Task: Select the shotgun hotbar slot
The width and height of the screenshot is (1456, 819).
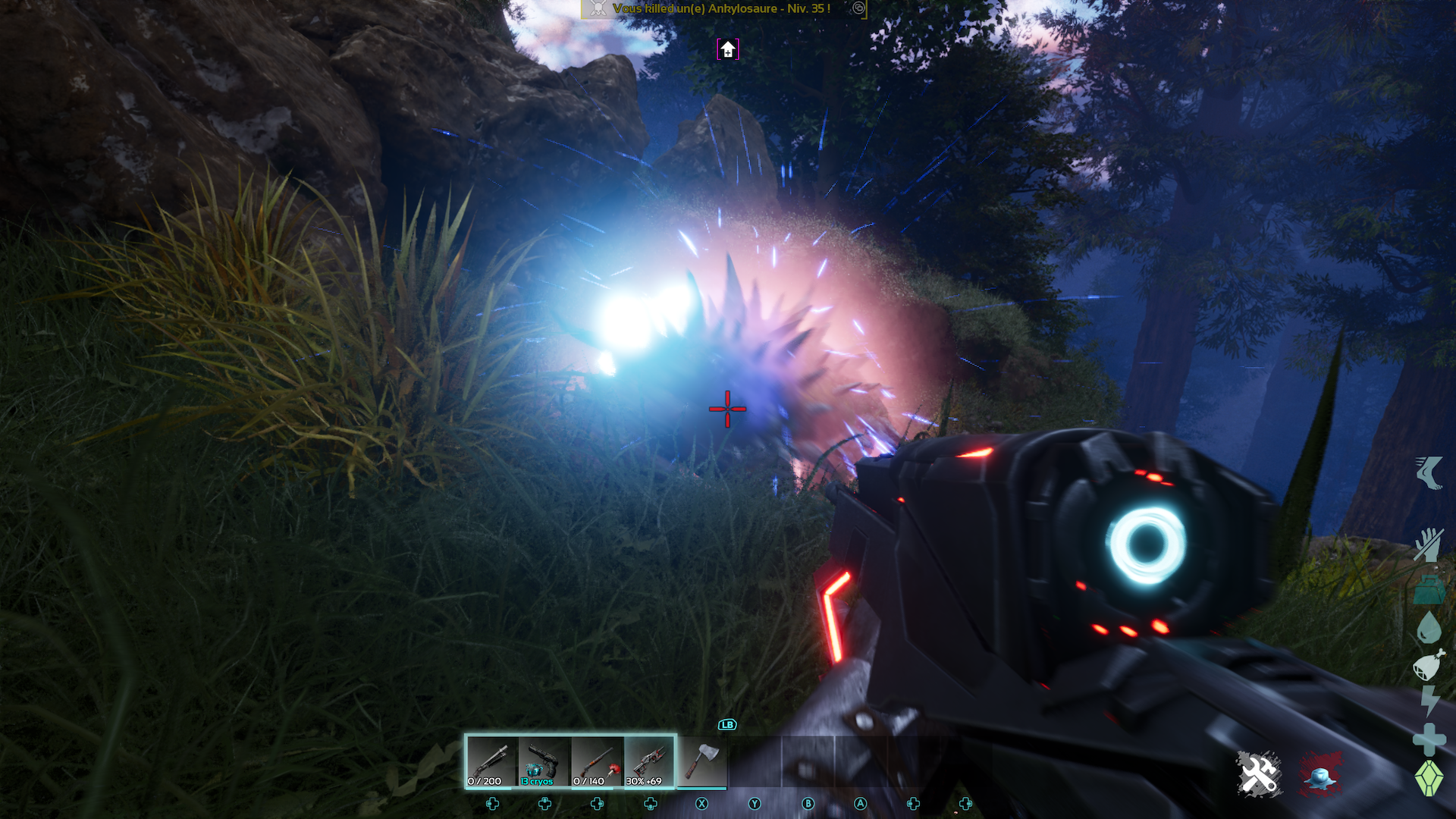Action: click(492, 761)
